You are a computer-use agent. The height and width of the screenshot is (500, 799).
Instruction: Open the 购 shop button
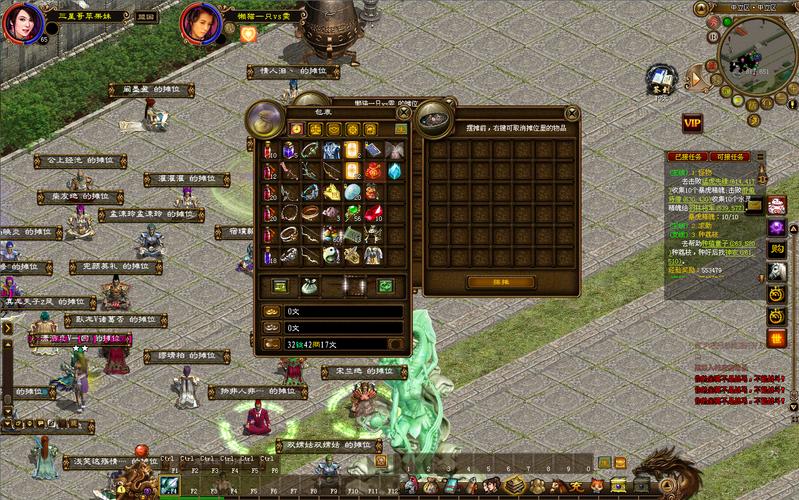(776, 248)
